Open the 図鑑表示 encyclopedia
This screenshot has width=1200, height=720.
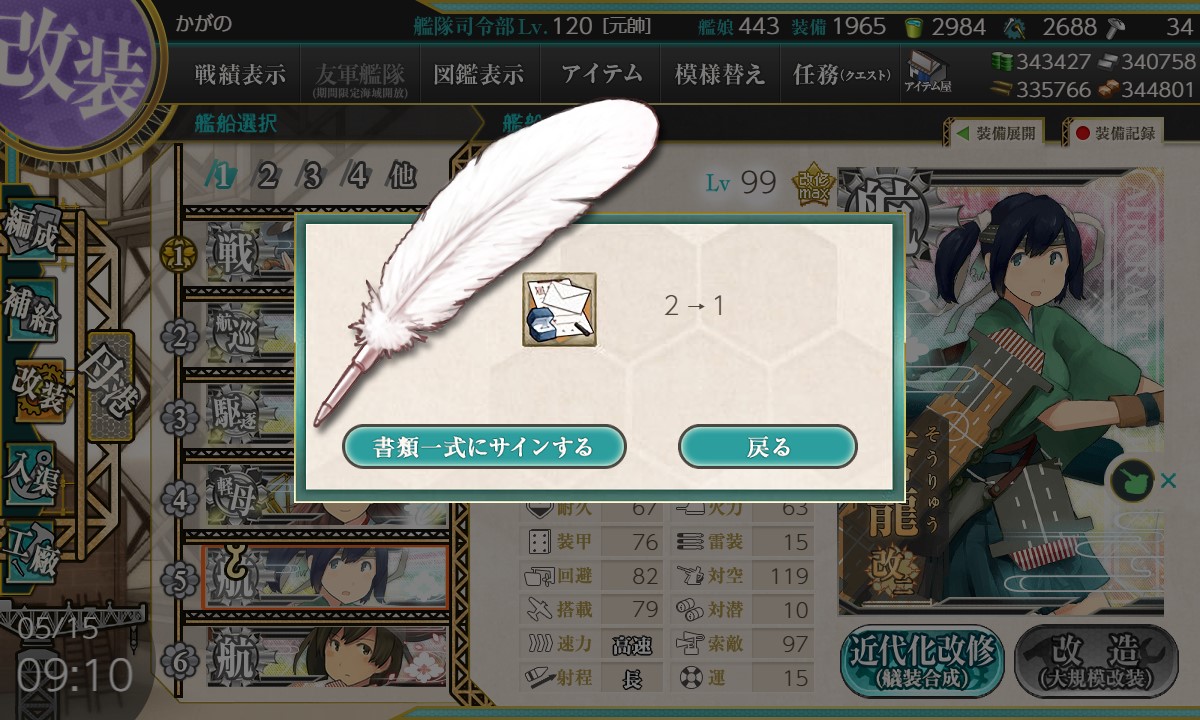click(479, 75)
